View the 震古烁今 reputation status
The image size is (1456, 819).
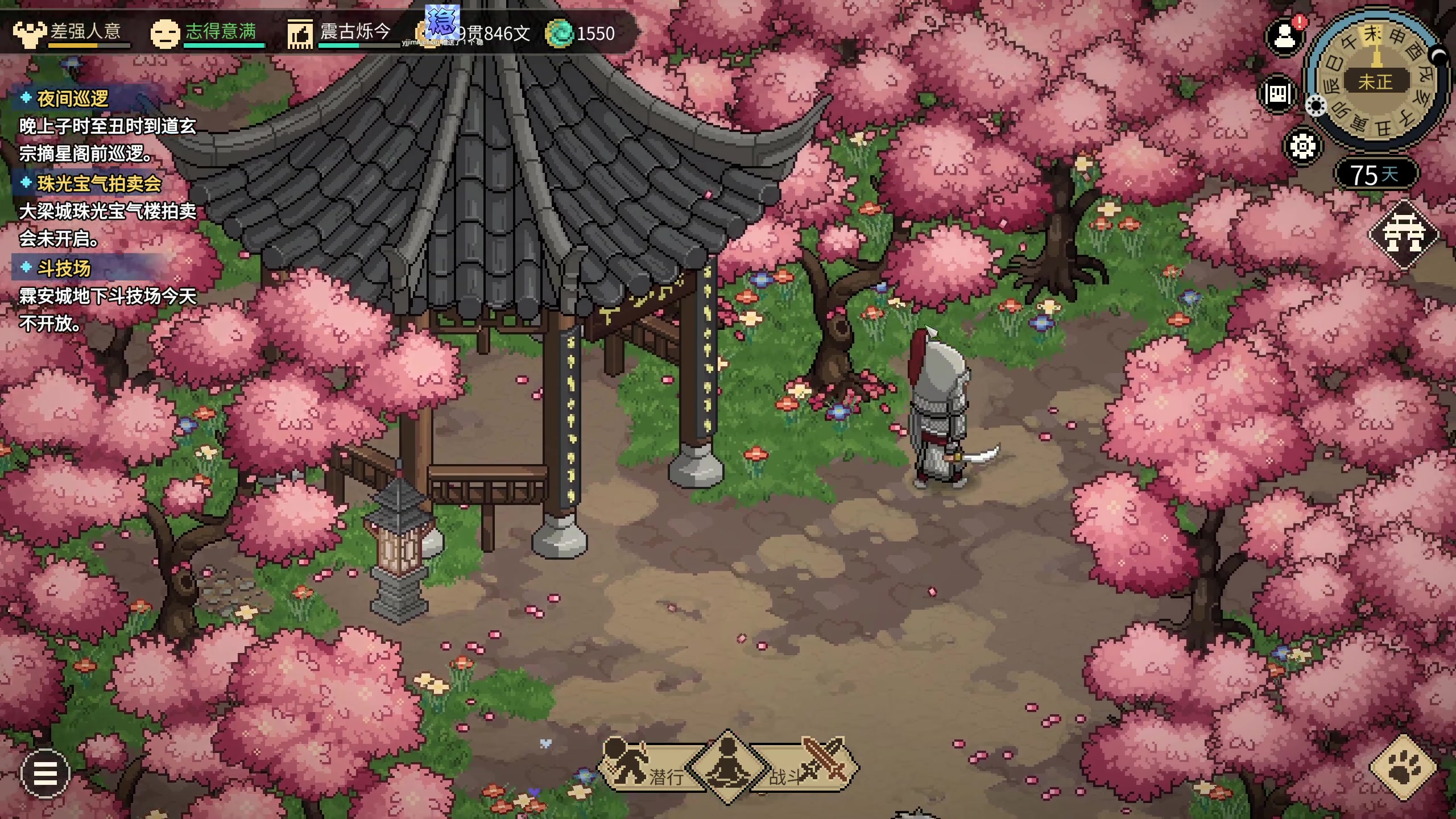tap(341, 32)
